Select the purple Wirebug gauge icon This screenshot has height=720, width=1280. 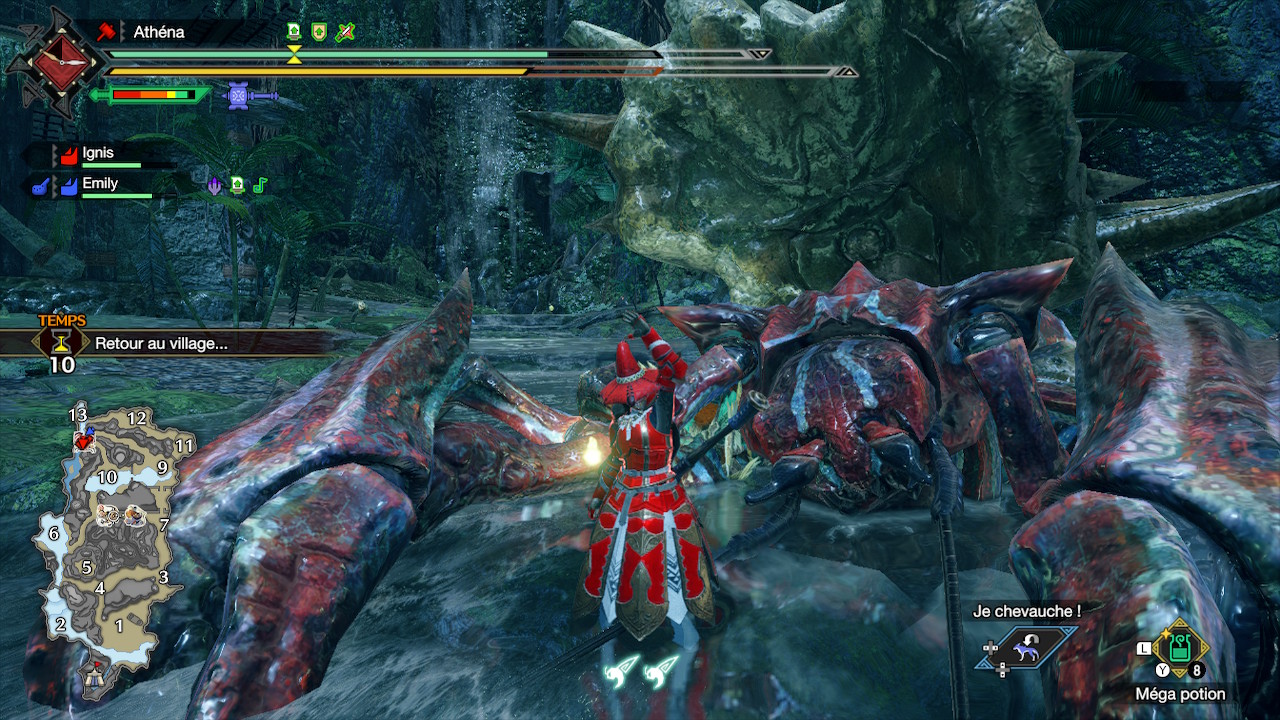click(238, 96)
